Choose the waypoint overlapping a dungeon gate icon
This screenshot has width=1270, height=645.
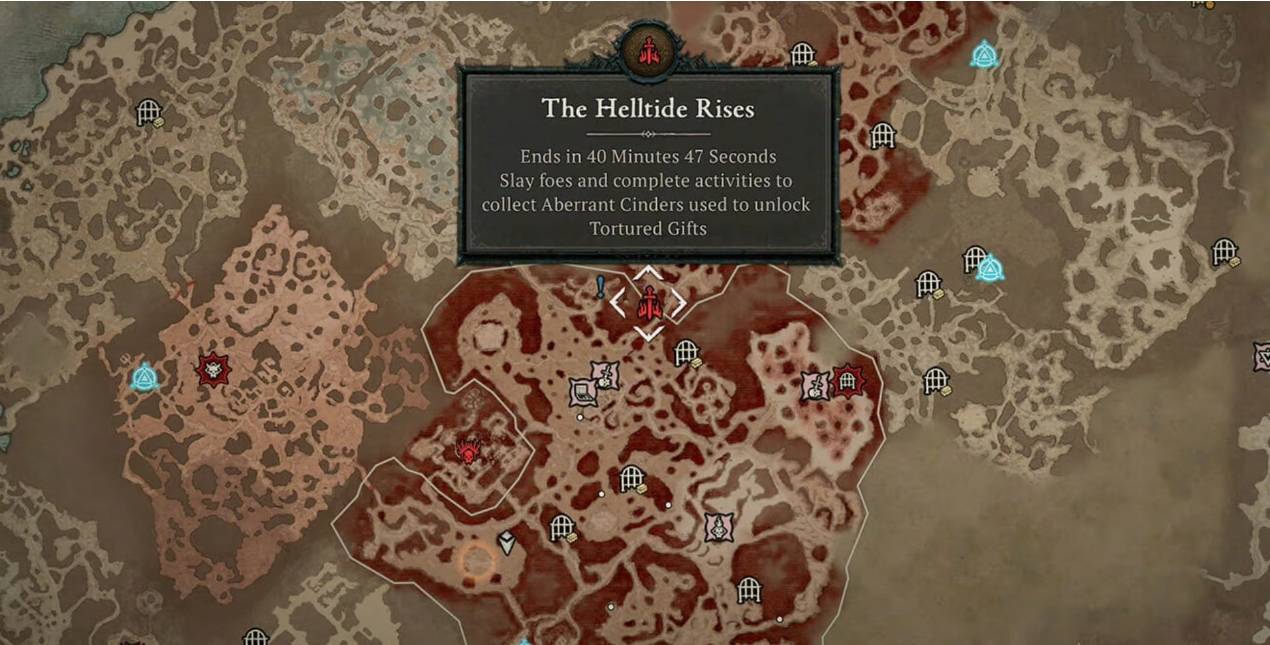point(990,268)
